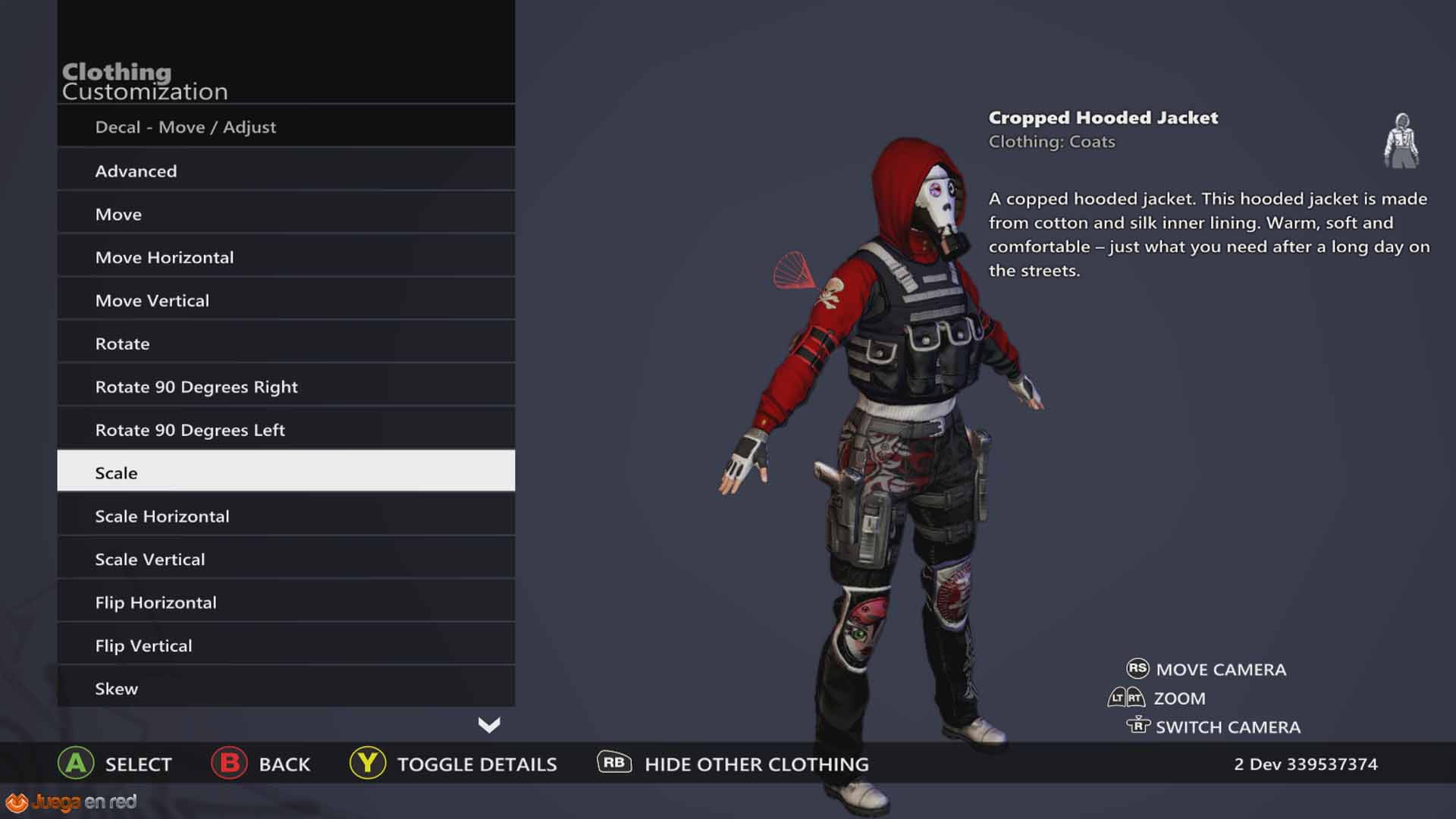
Task: Open the Advanced decal options
Action: point(286,171)
